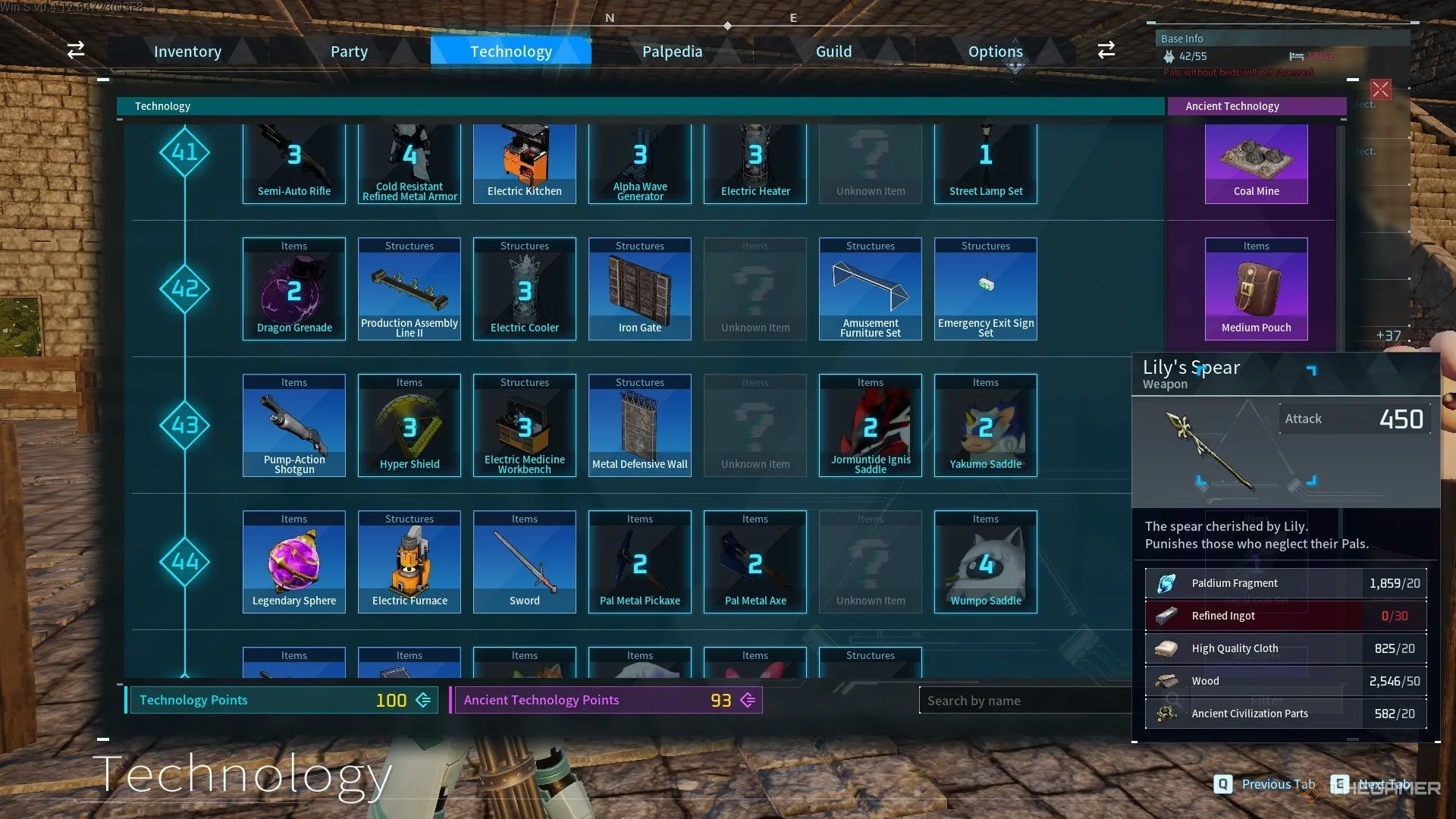Pick the Amusement Furniture Set structure
1456x819 pixels.
tap(871, 290)
